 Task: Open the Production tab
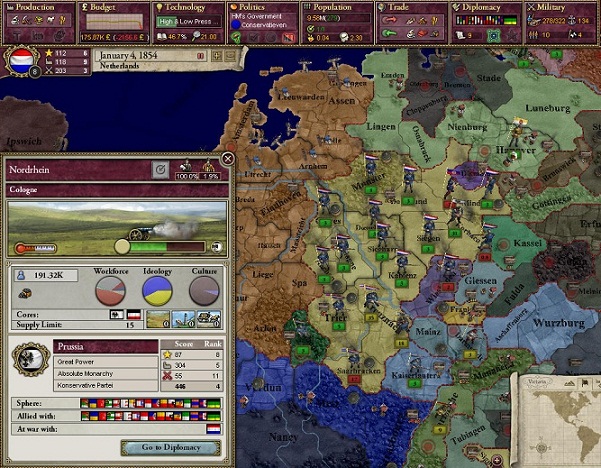click(37, 7)
